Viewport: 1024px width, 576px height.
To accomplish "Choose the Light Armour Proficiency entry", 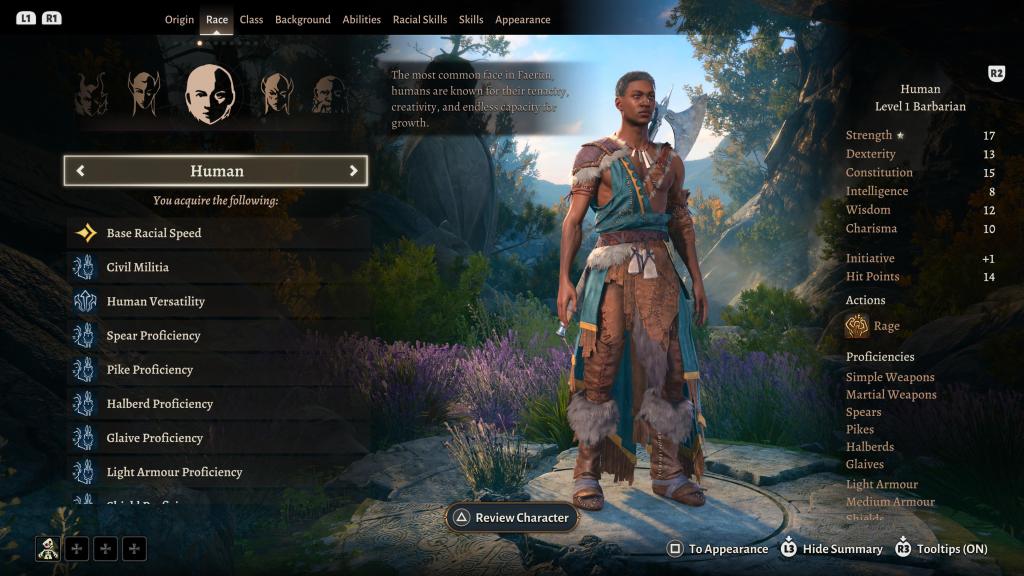I will pyautogui.click(x=174, y=471).
